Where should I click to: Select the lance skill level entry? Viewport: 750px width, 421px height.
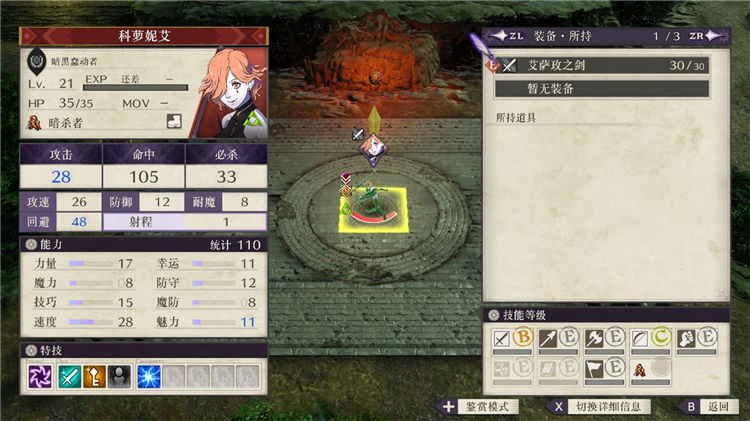click(x=558, y=340)
